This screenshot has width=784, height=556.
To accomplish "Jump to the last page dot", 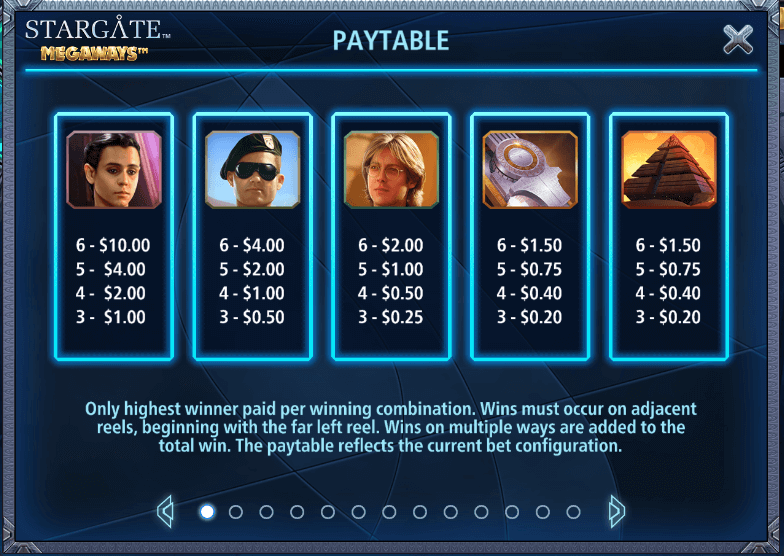I will [572, 512].
